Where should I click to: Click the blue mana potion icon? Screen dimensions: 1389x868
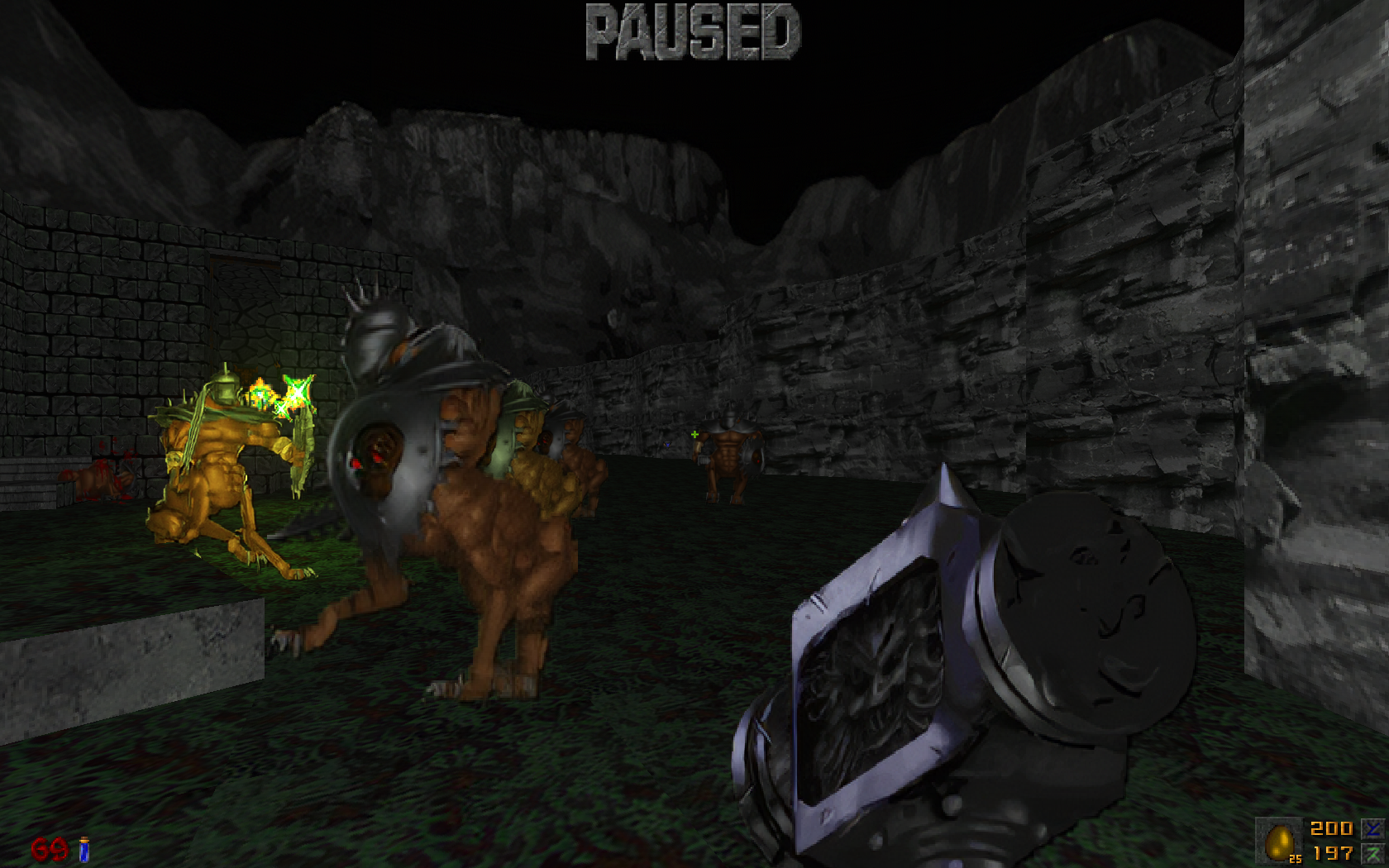click(x=84, y=849)
